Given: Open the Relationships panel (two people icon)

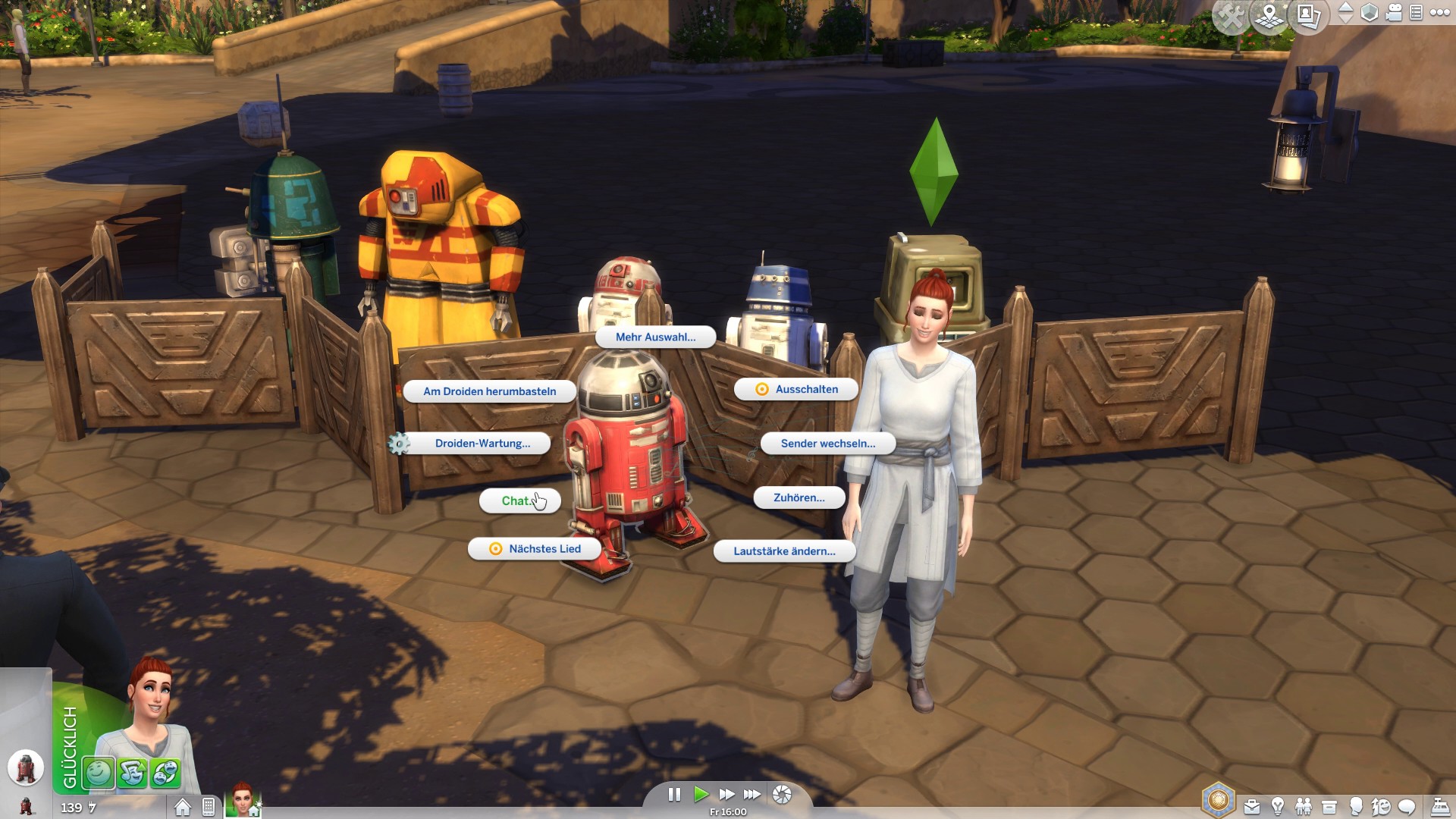Looking at the screenshot, I should tap(1304, 807).
